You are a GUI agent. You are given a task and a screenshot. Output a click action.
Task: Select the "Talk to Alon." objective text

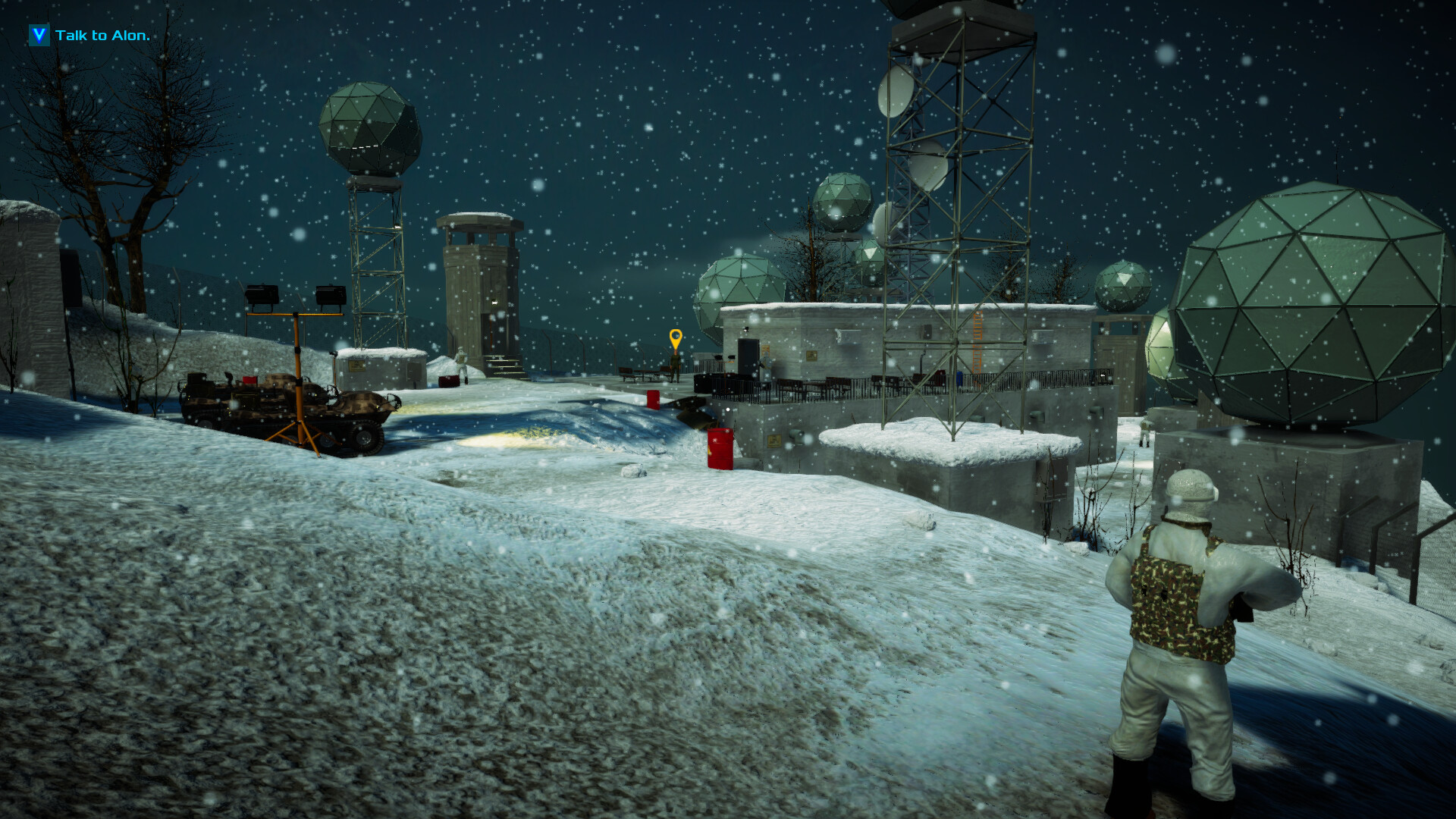click(102, 36)
